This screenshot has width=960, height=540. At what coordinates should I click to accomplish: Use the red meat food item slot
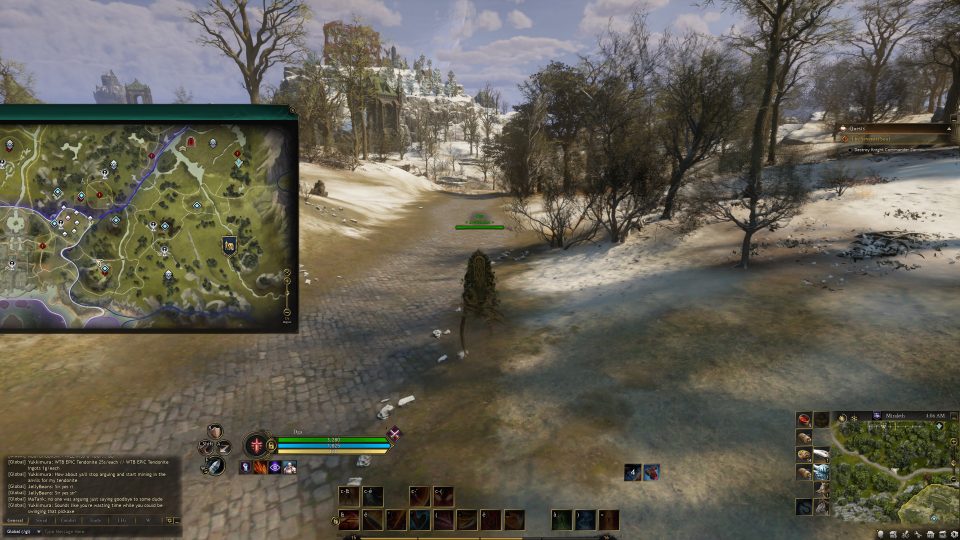tap(804, 419)
